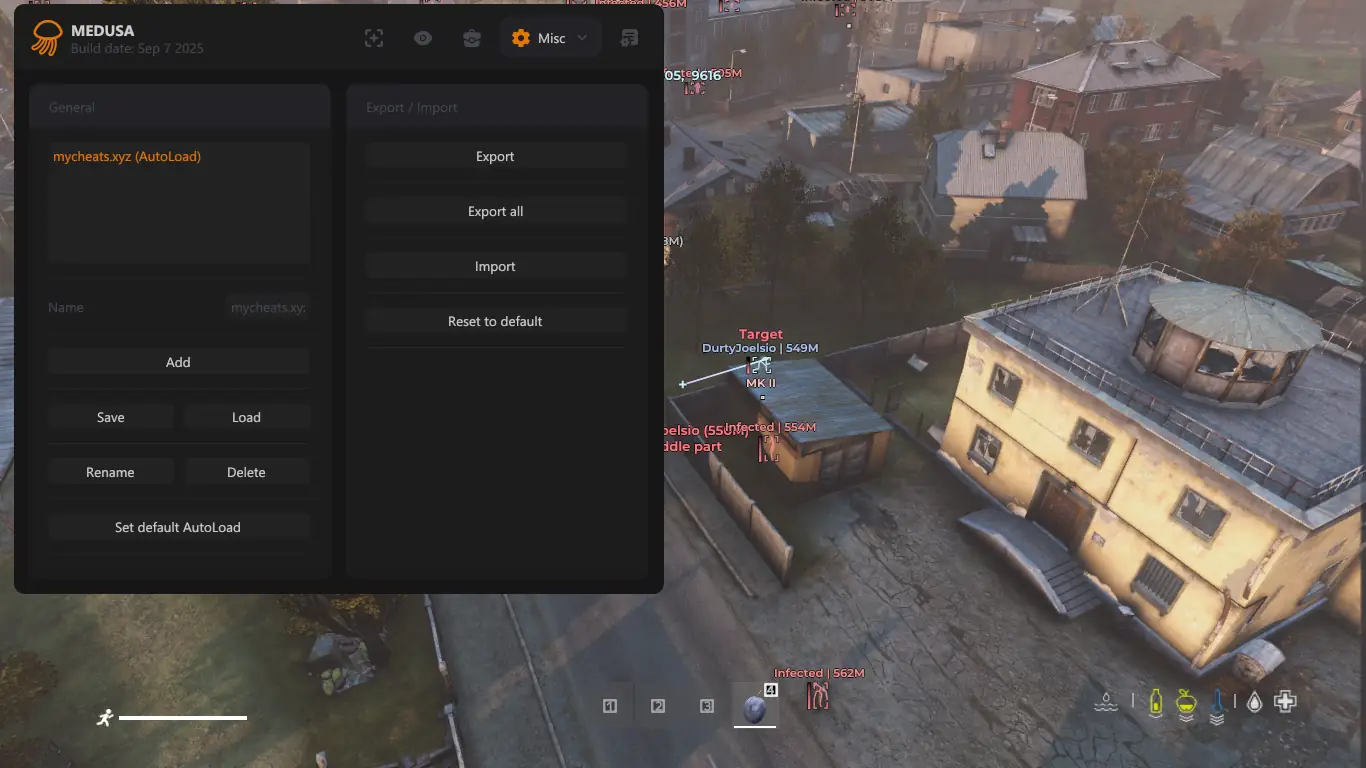The height and width of the screenshot is (768, 1366).
Task: Import a config file
Action: [x=495, y=267]
